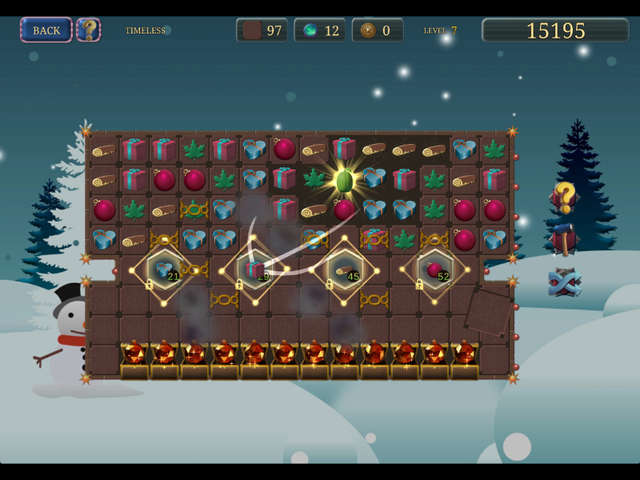640x480 pixels.
Task: Use the yellow question mark hint power-up
Action: [x=565, y=197]
